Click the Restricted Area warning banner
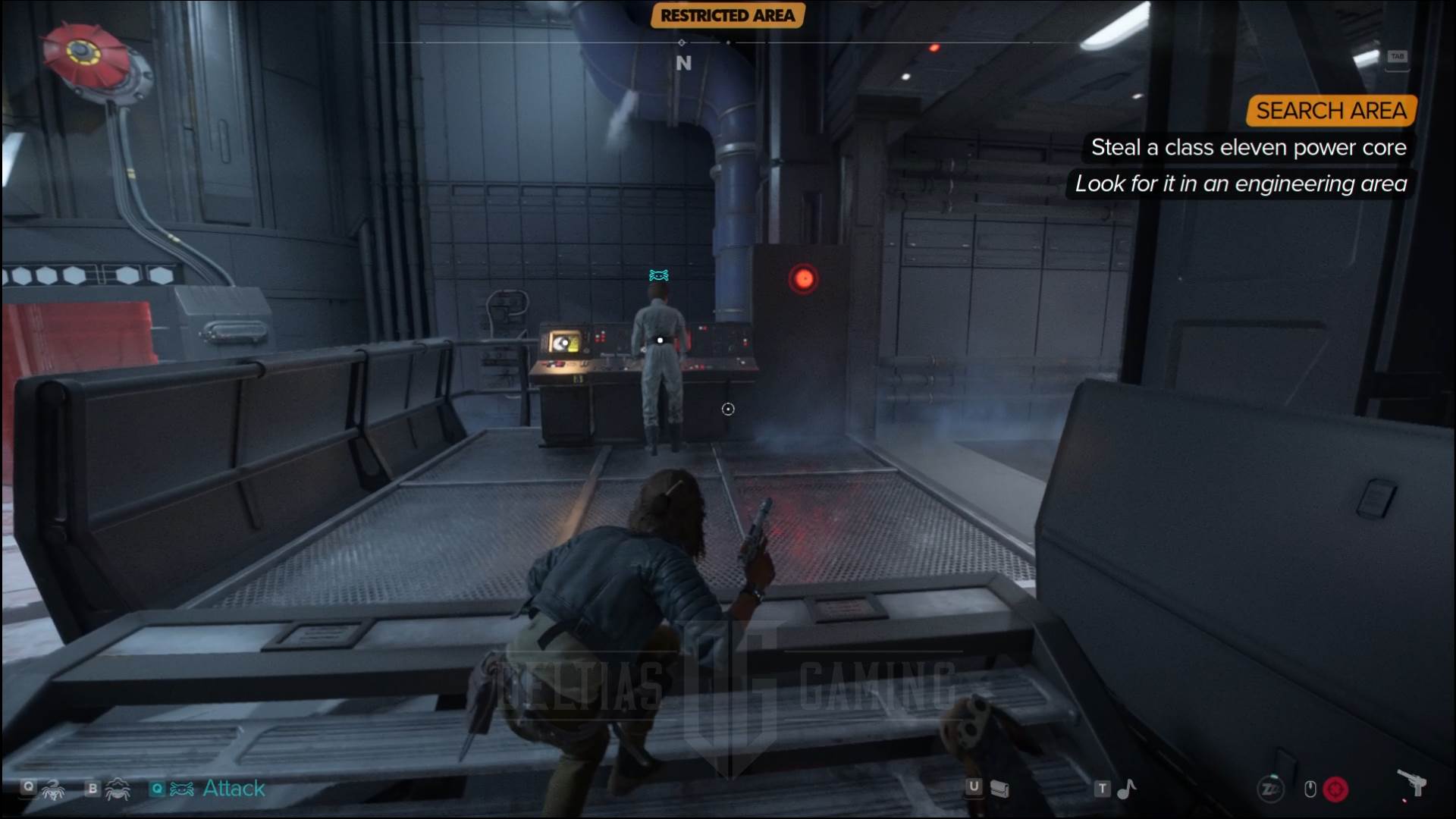1456x819 pixels. pyautogui.click(x=727, y=15)
